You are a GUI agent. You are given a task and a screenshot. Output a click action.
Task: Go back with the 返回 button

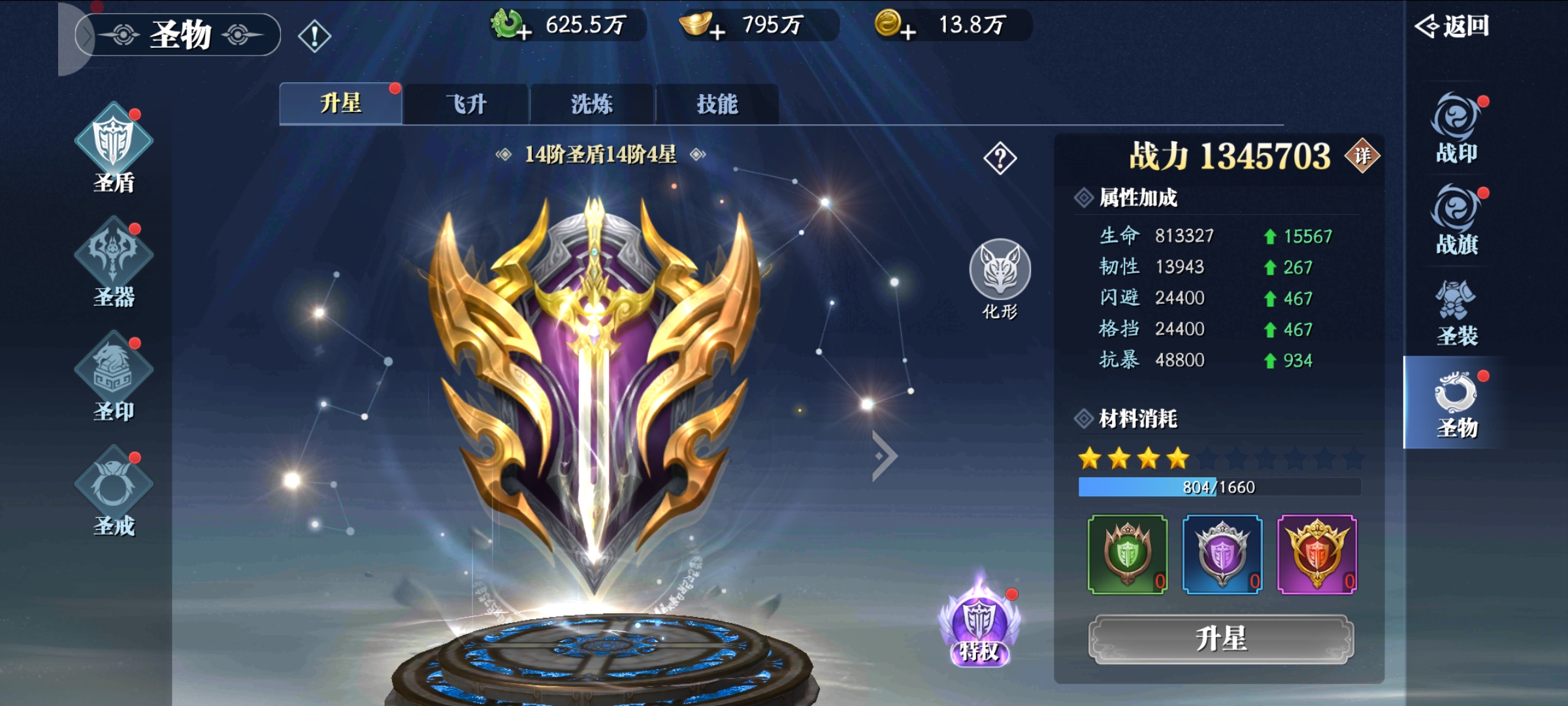pos(1452,26)
